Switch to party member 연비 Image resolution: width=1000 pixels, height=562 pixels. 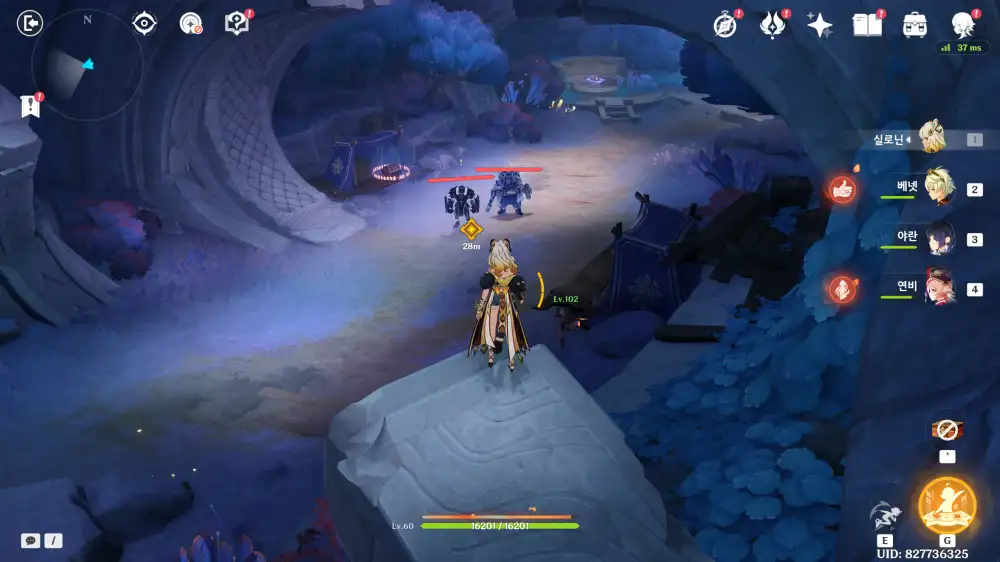[x=938, y=287]
